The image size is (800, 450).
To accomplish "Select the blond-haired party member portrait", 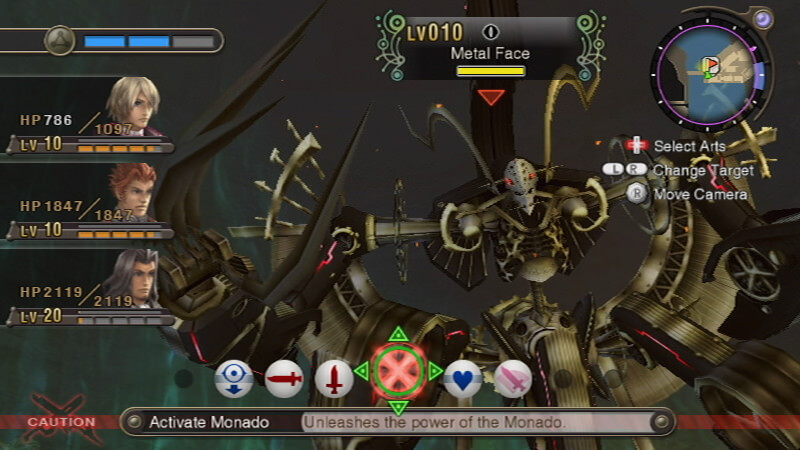I will [132, 106].
